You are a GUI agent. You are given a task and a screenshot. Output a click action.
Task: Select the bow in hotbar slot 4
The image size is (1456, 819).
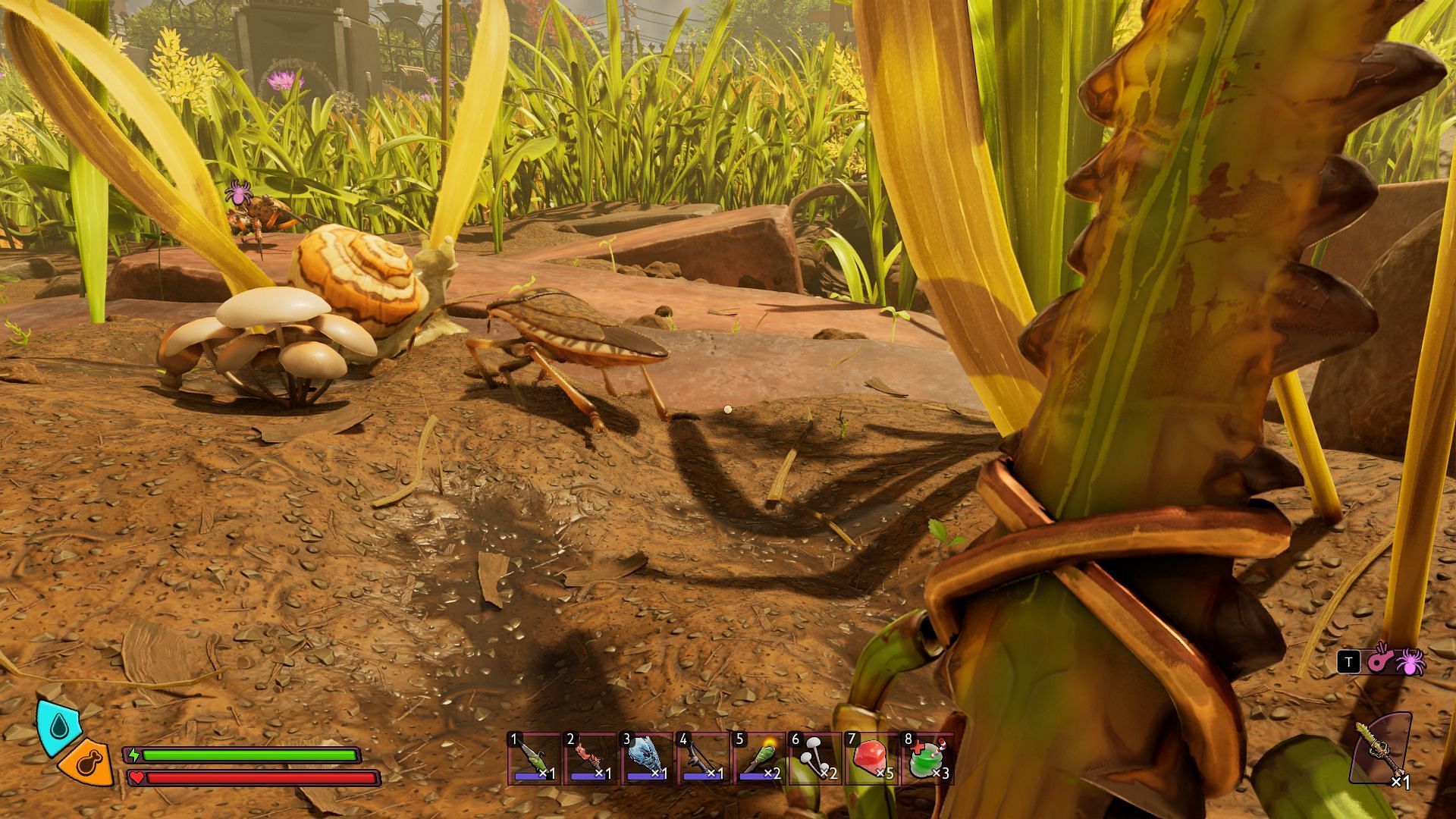click(703, 758)
